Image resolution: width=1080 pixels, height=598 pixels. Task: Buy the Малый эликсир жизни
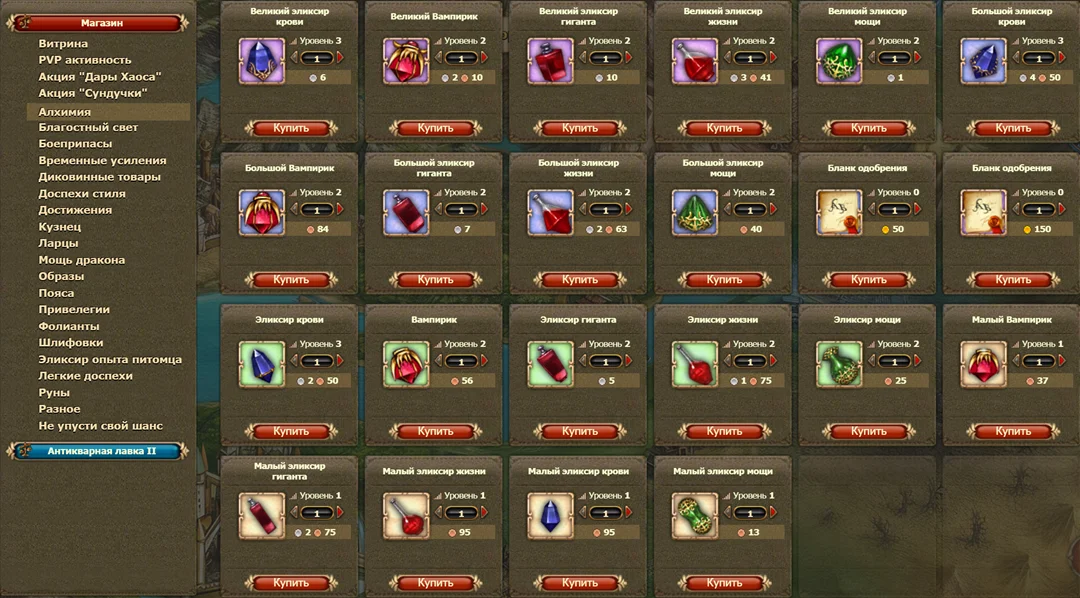(x=435, y=583)
